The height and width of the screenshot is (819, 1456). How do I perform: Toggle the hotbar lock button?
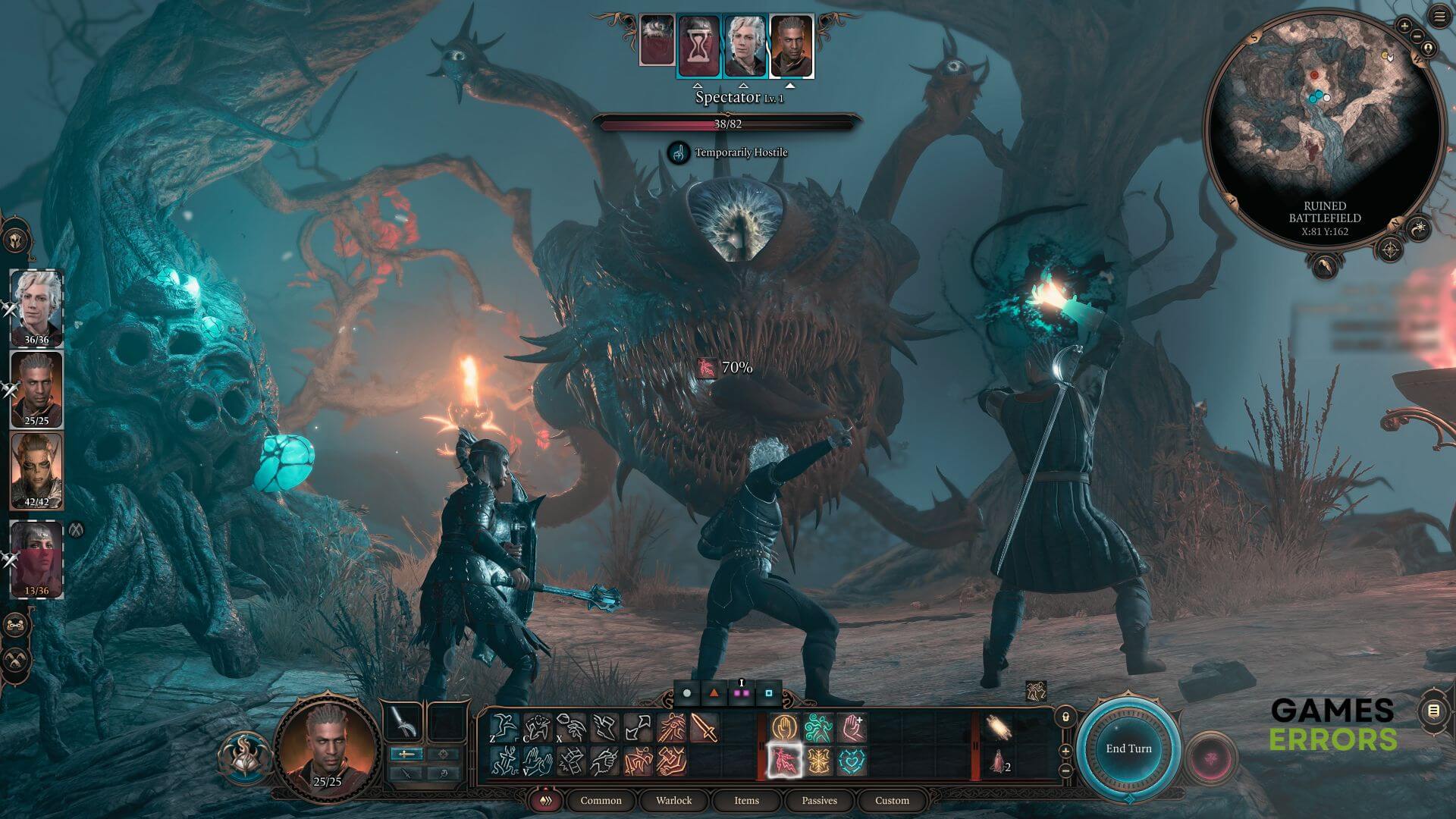[x=1065, y=717]
